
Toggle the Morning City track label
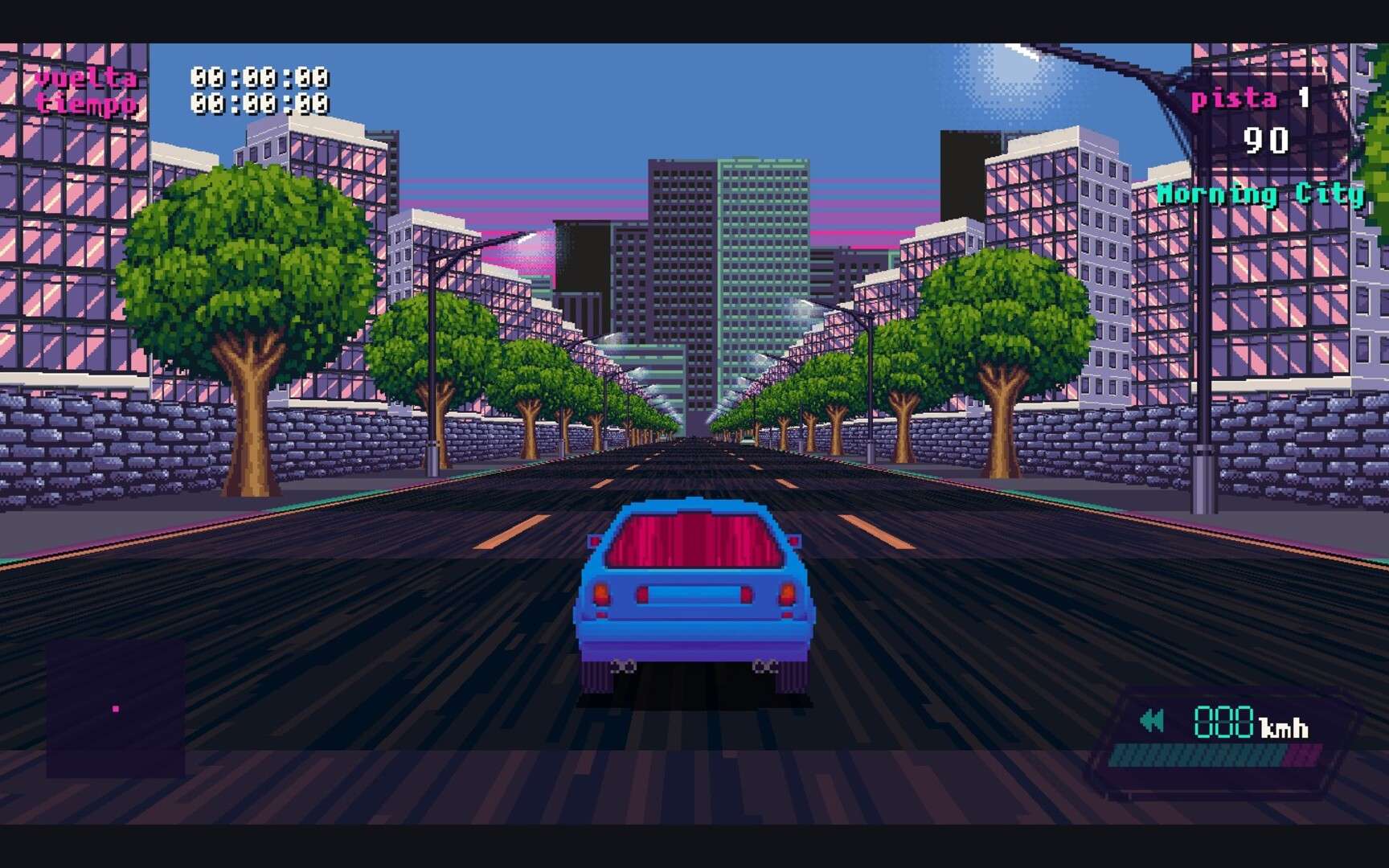1262,193
